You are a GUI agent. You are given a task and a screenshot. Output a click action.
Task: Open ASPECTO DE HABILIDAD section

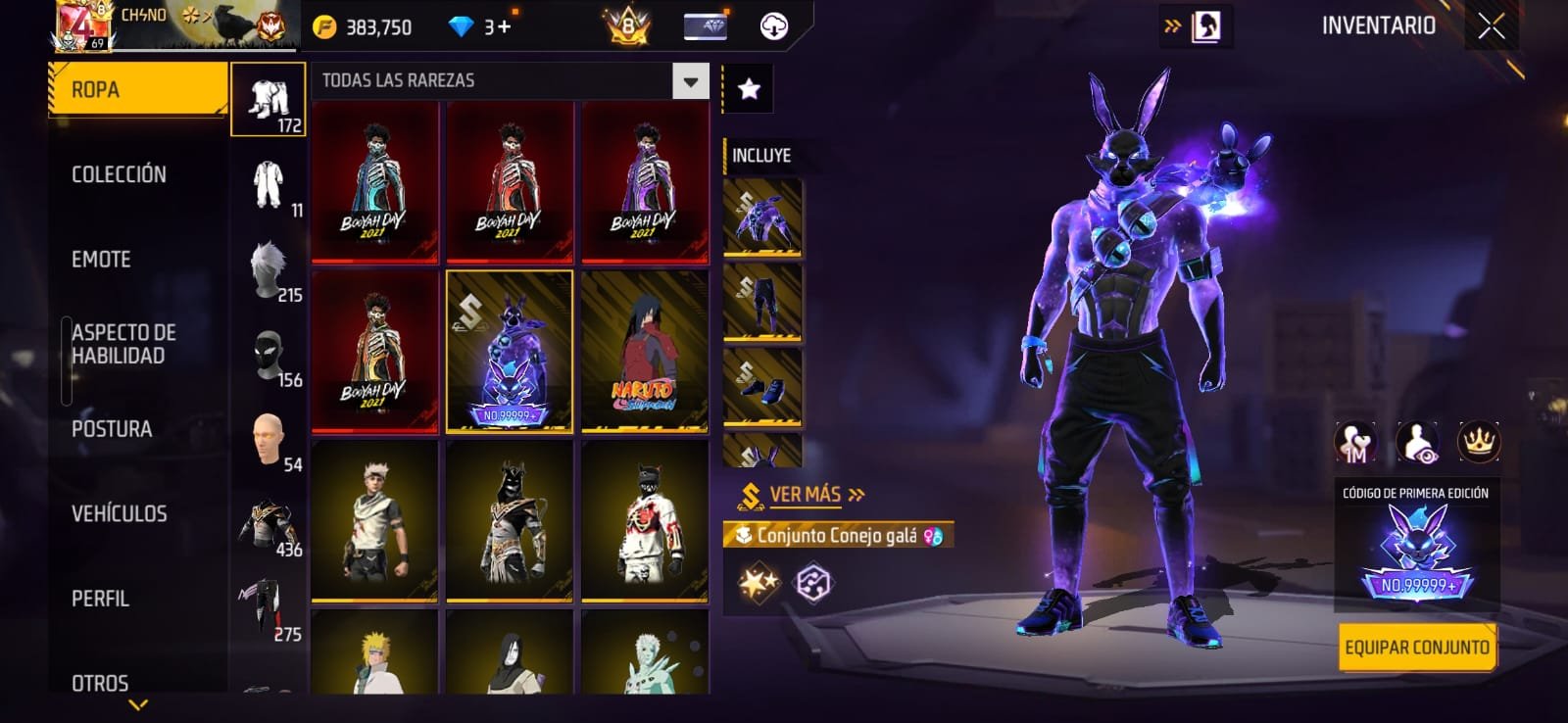pyautogui.click(x=123, y=344)
